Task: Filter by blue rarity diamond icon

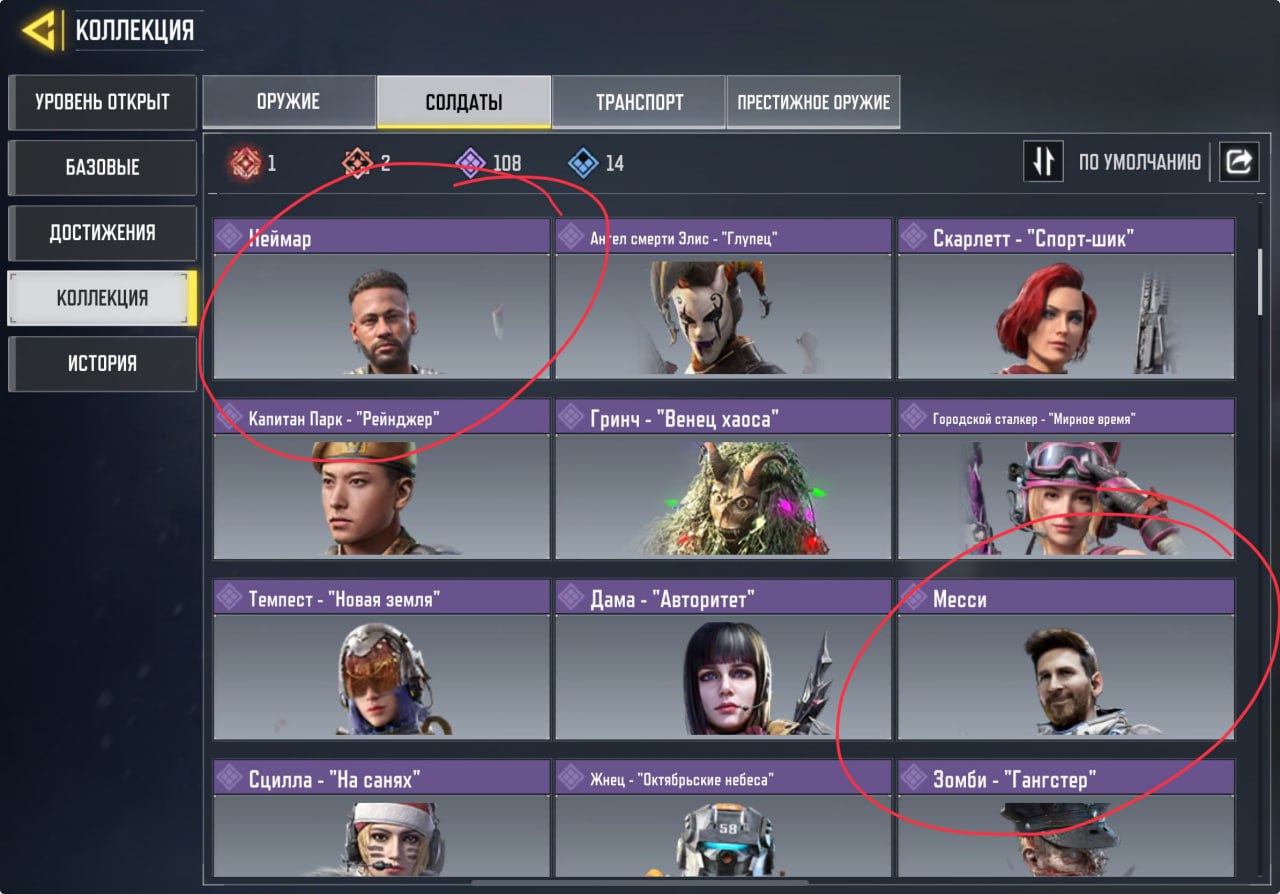Action: coord(583,163)
